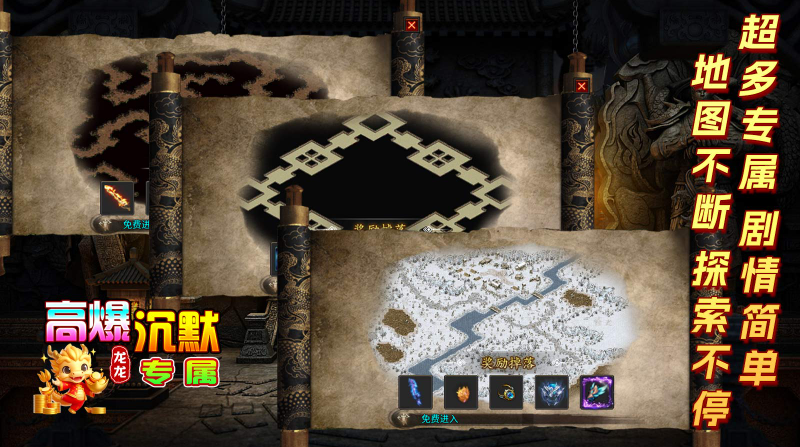800x447 pixels.
Task: Select the blue crystal blade reward
Action: [414, 391]
